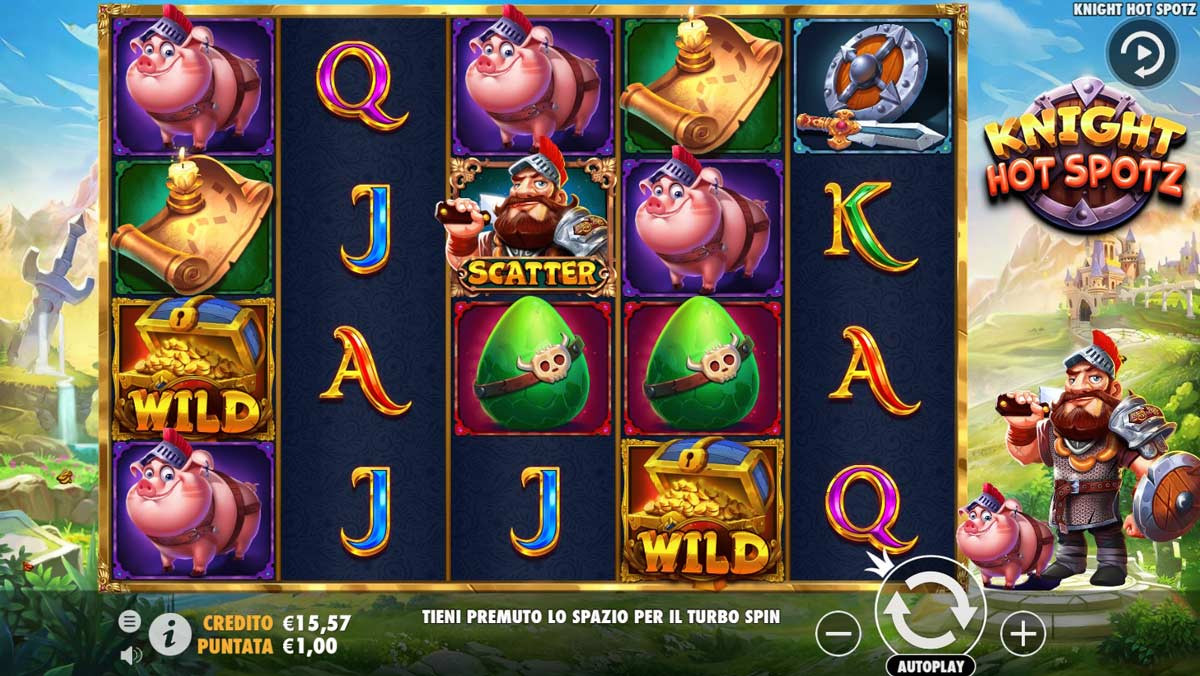Spin the reels with the circular arrows button
This screenshot has height=676, width=1200.
click(x=930, y=610)
